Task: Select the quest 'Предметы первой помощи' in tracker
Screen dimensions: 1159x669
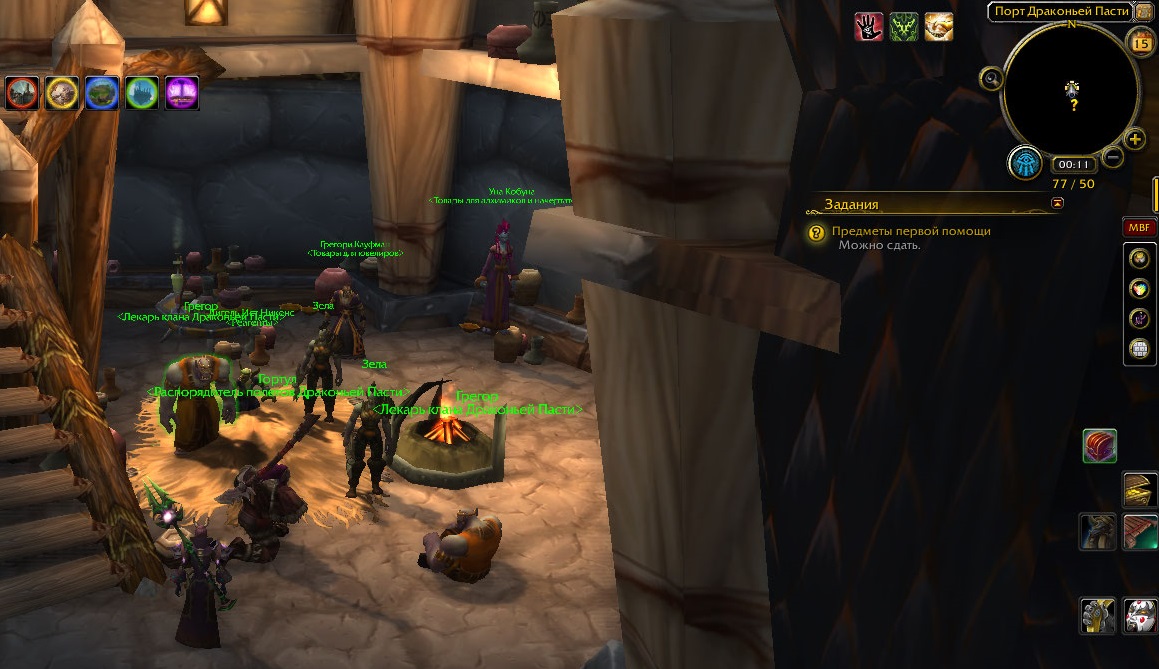Action: click(x=911, y=231)
